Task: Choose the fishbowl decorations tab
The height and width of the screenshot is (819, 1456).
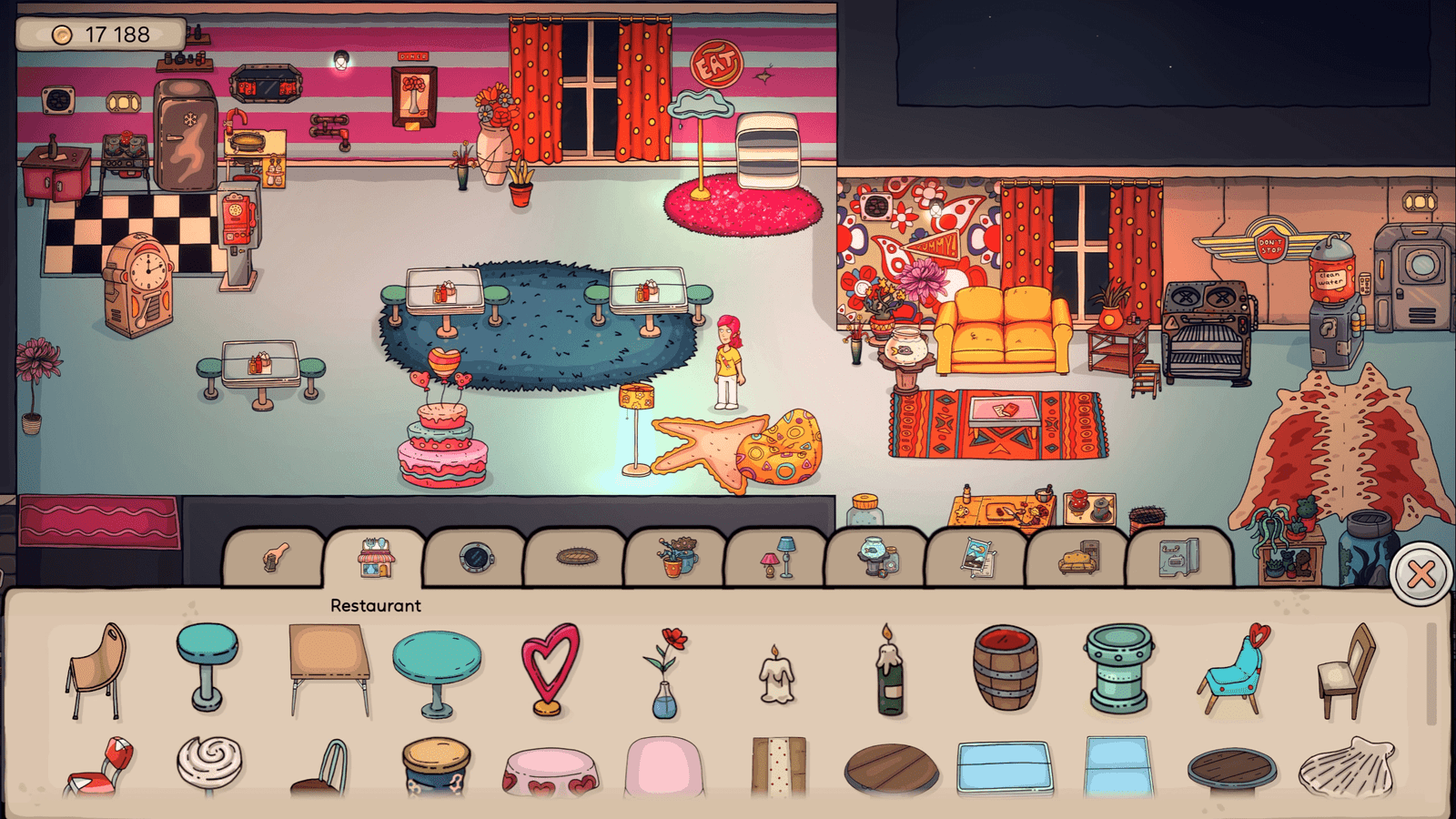Action: [x=876, y=557]
